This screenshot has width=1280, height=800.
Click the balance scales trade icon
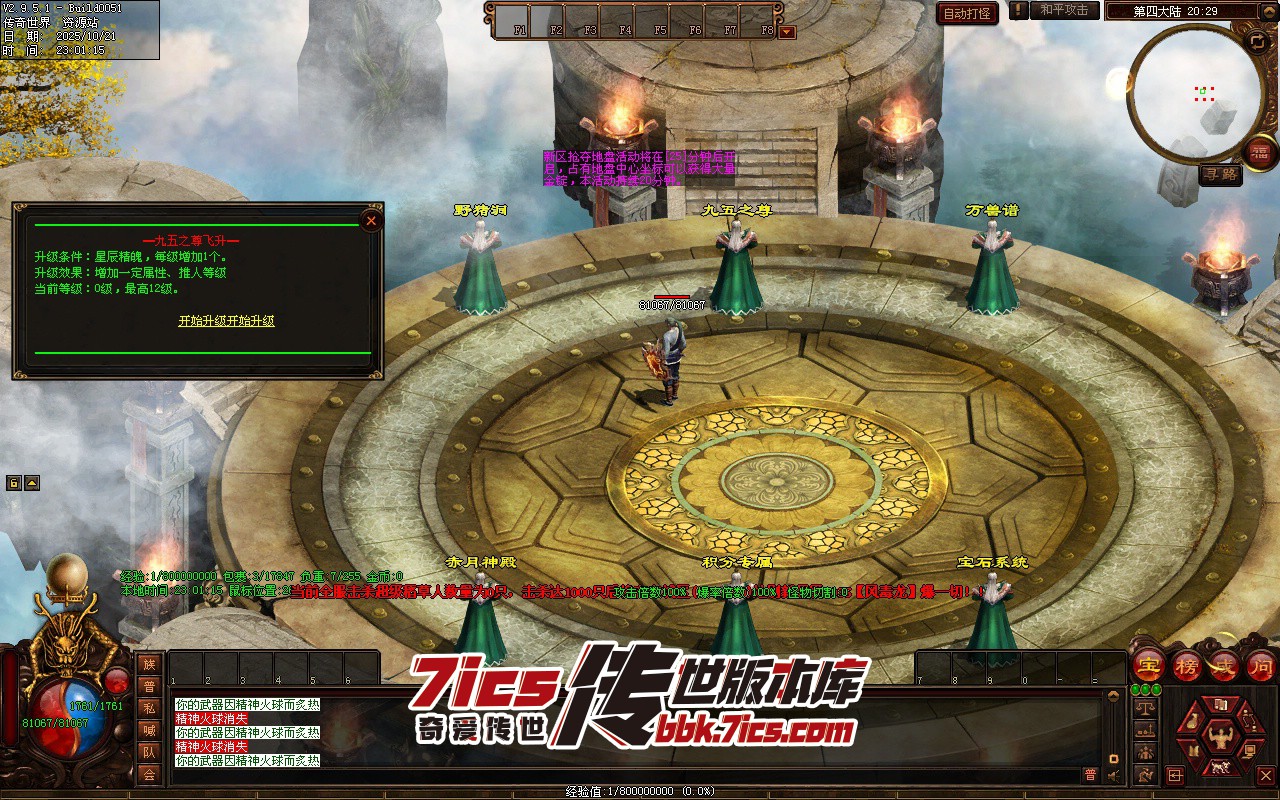point(1146,708)
